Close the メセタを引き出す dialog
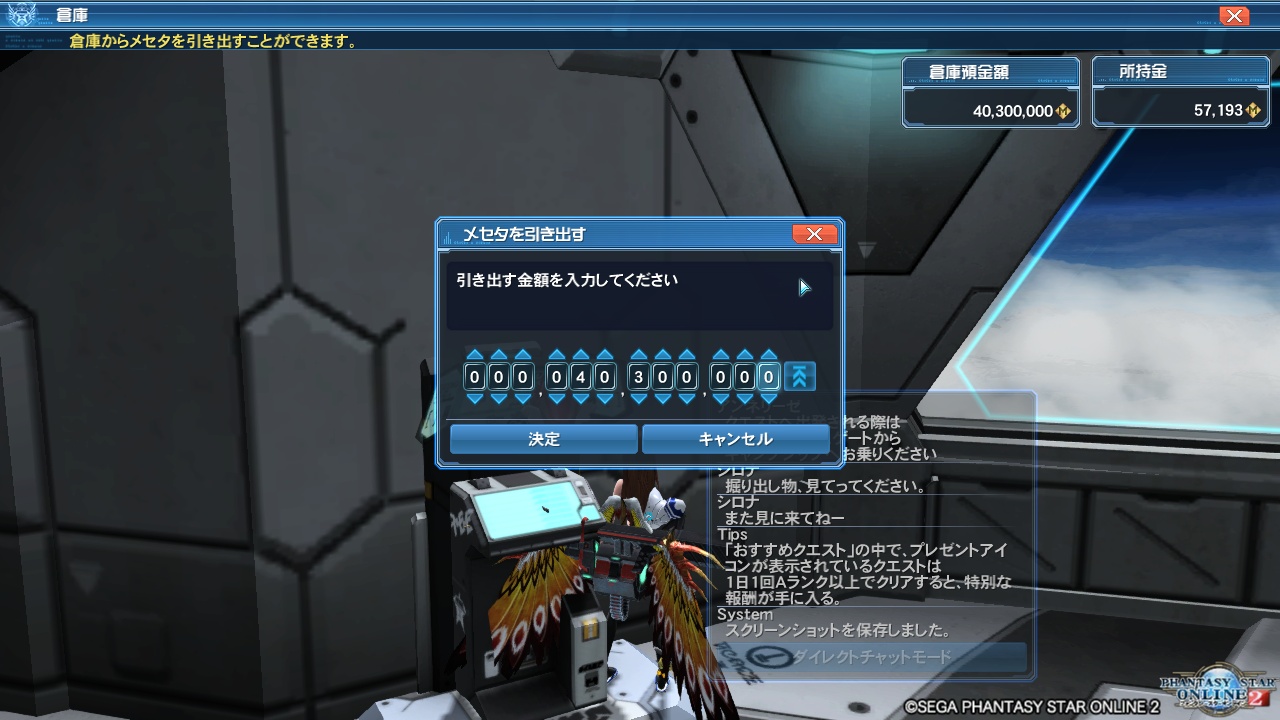The image size is (1280, 720). click(815, 233)
